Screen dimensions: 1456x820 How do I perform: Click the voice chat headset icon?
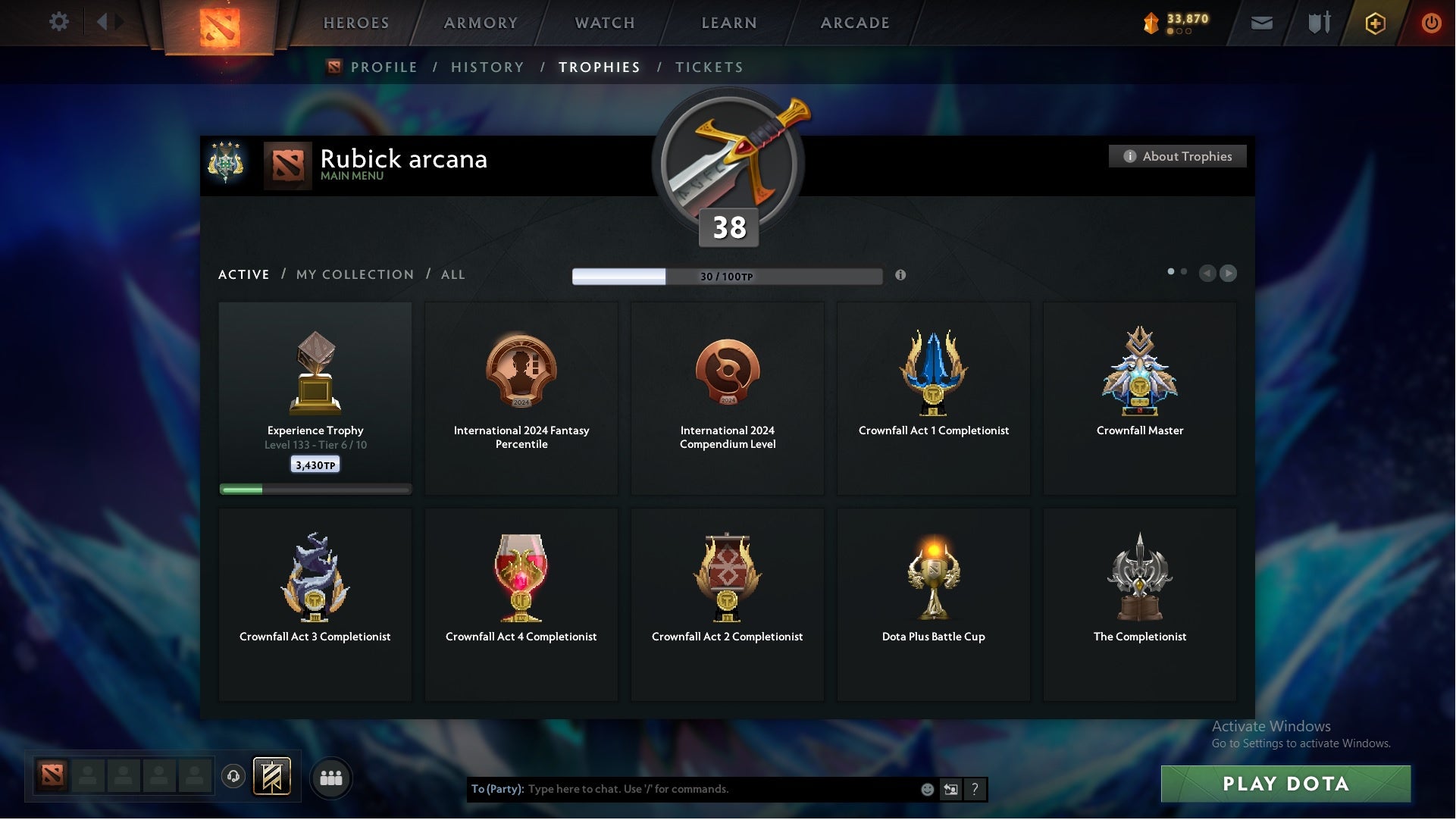point(233,778)
